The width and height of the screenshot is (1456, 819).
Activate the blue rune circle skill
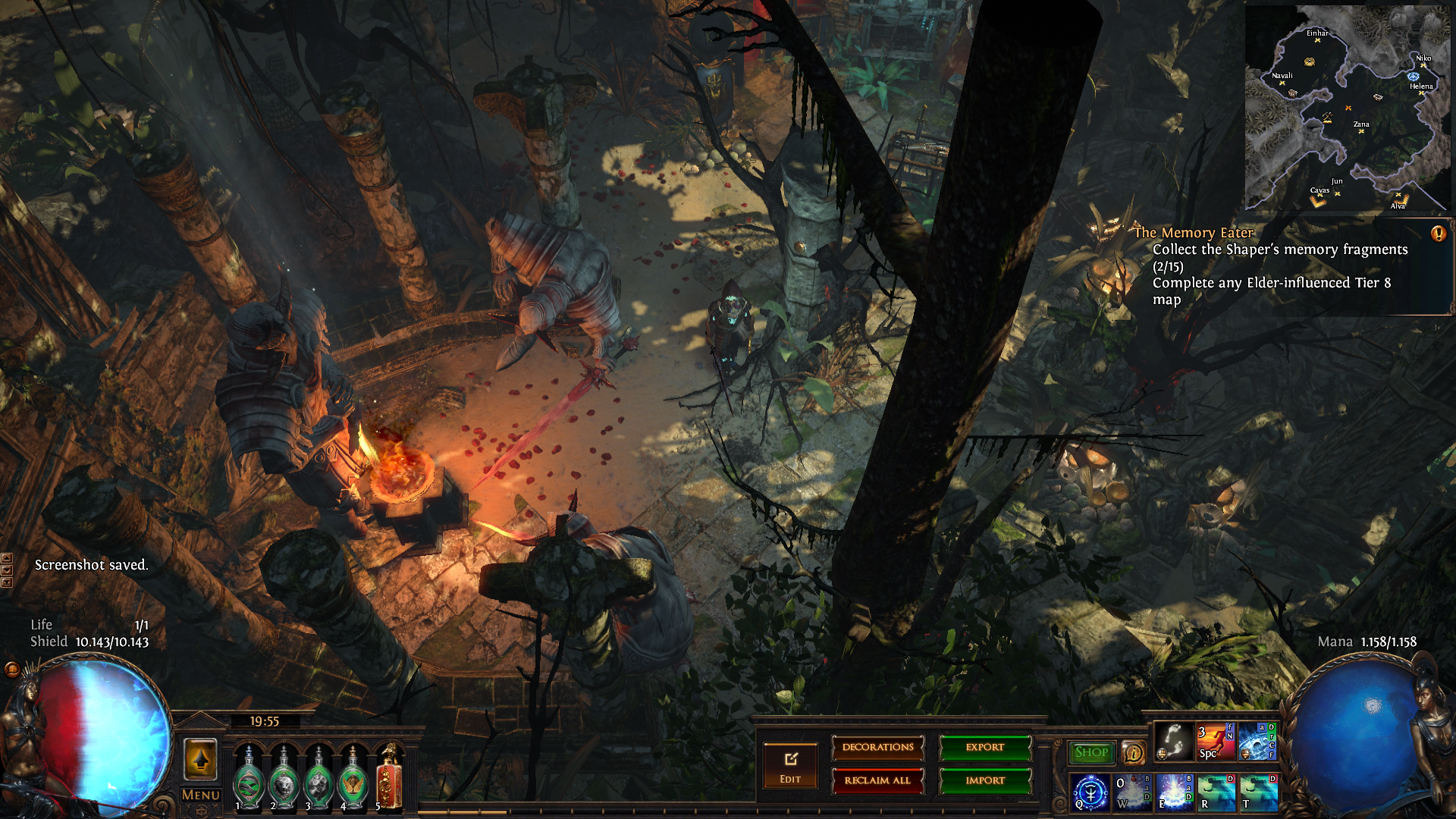(x=1090, y=792)
